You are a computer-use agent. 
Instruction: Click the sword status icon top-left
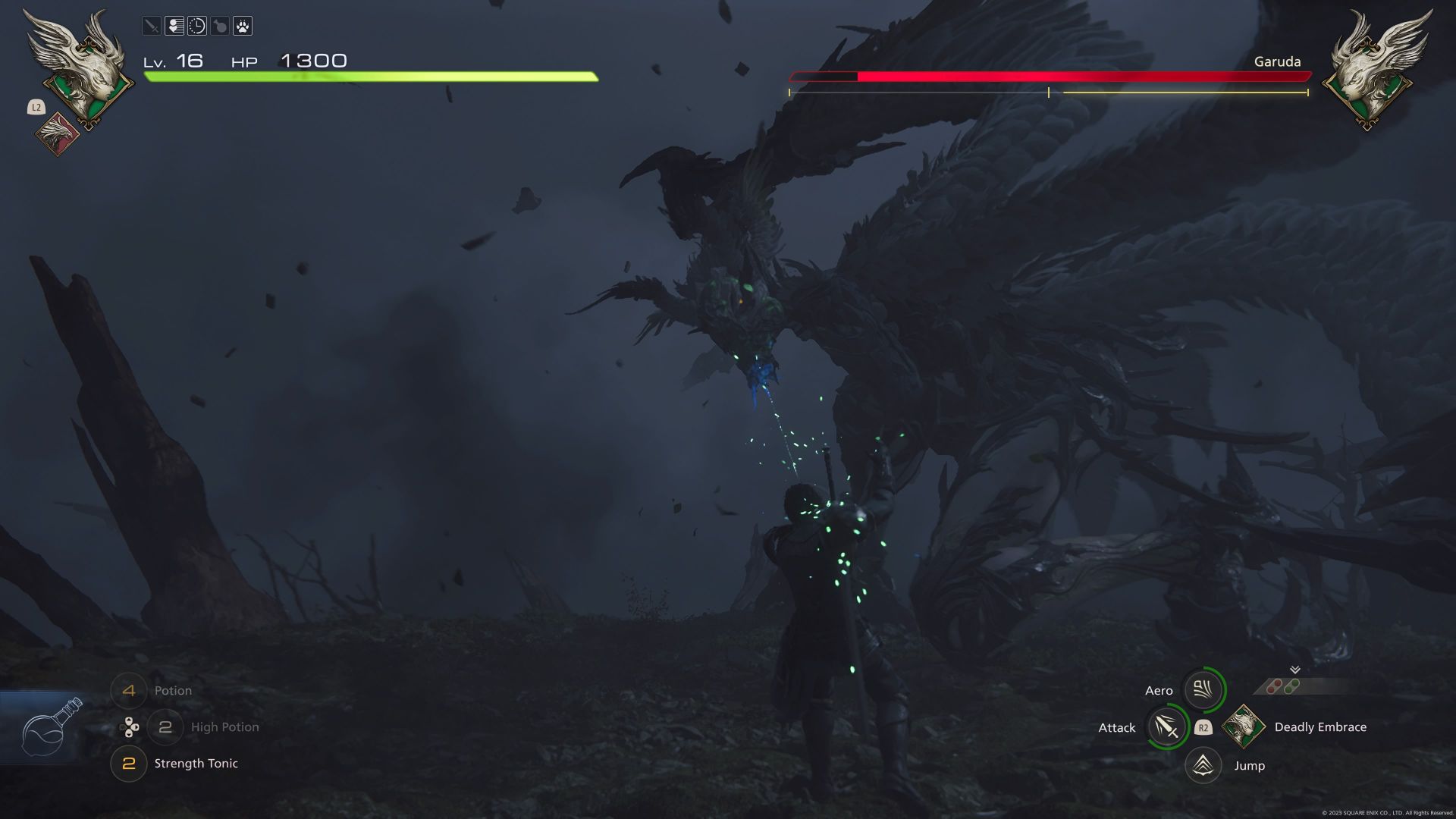pyautogui.click(x=152, y=27)
